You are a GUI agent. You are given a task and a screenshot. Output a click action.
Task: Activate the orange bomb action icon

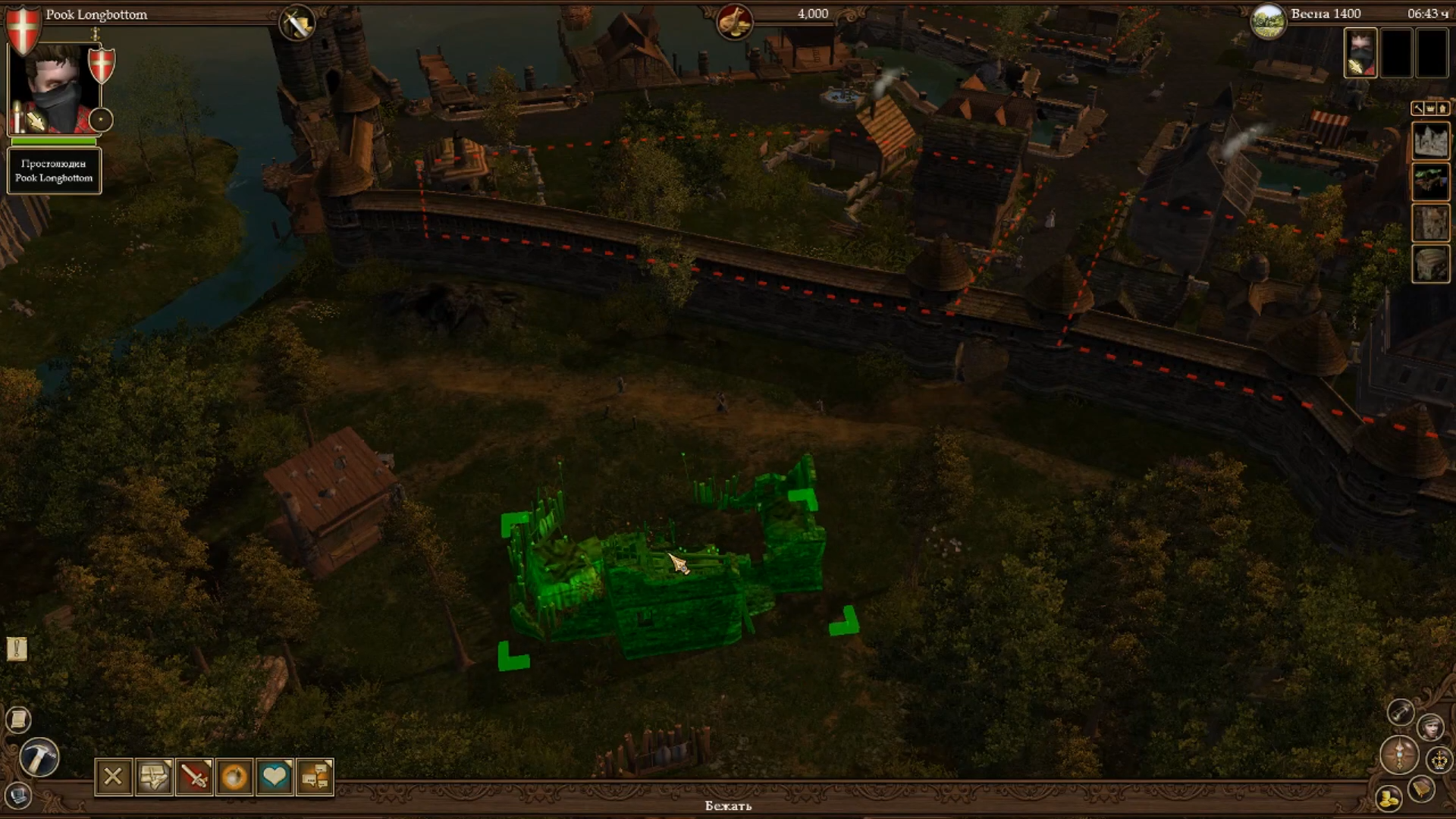pos(234,777)
